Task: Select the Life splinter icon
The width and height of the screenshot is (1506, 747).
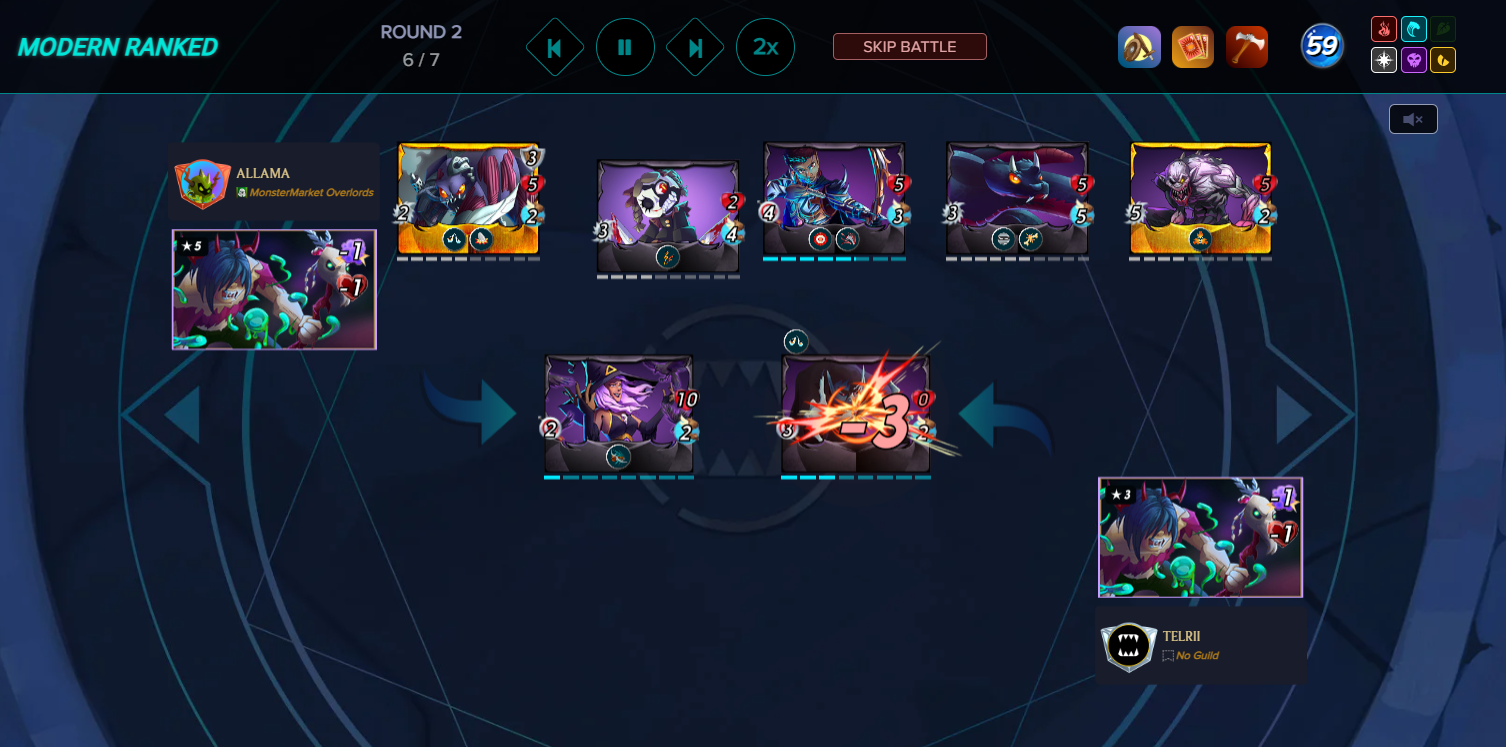Action: pyautogui.click(x=1384, y=60)
